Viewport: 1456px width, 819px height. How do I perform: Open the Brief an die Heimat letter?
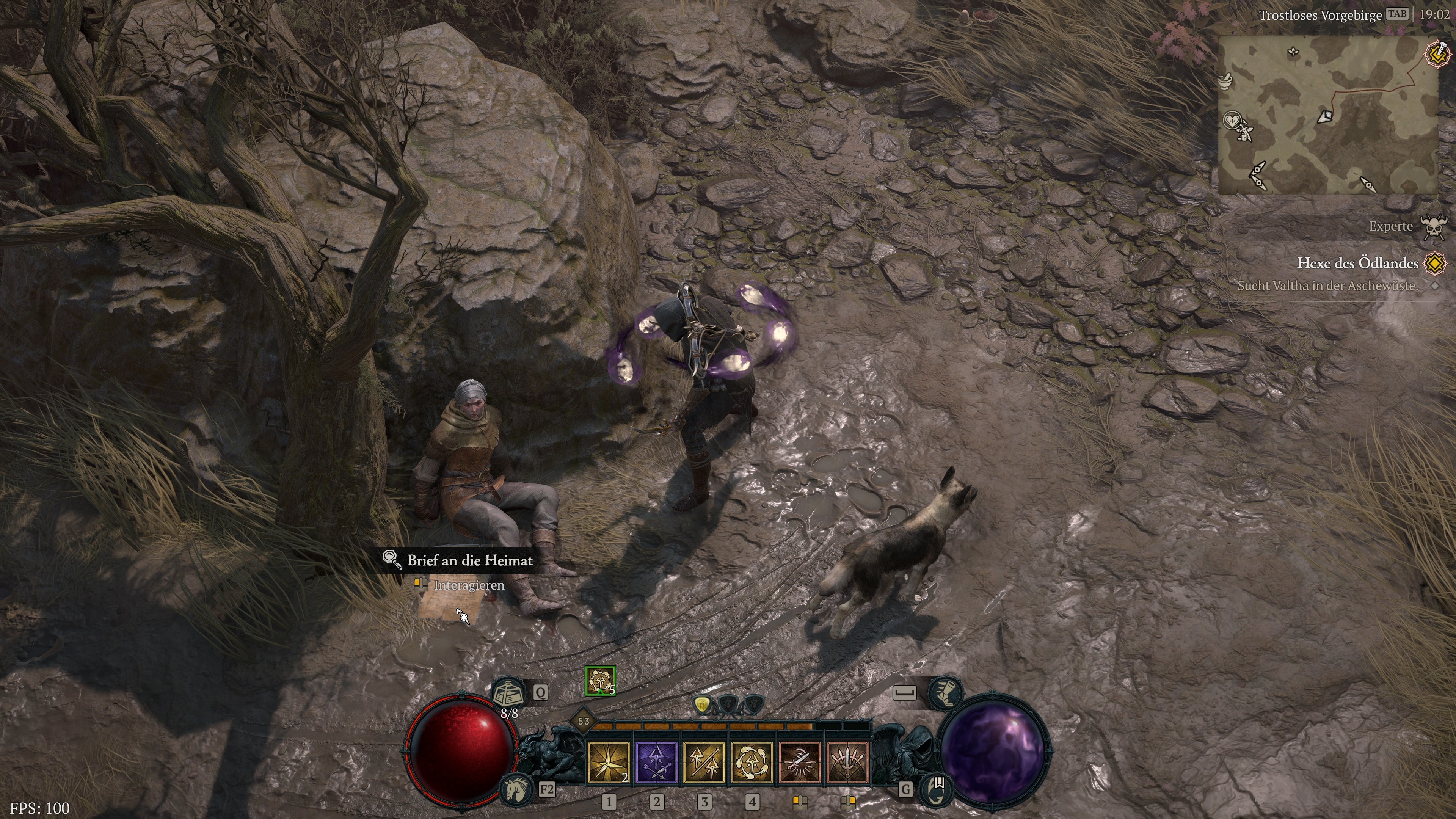click(471, 561)
